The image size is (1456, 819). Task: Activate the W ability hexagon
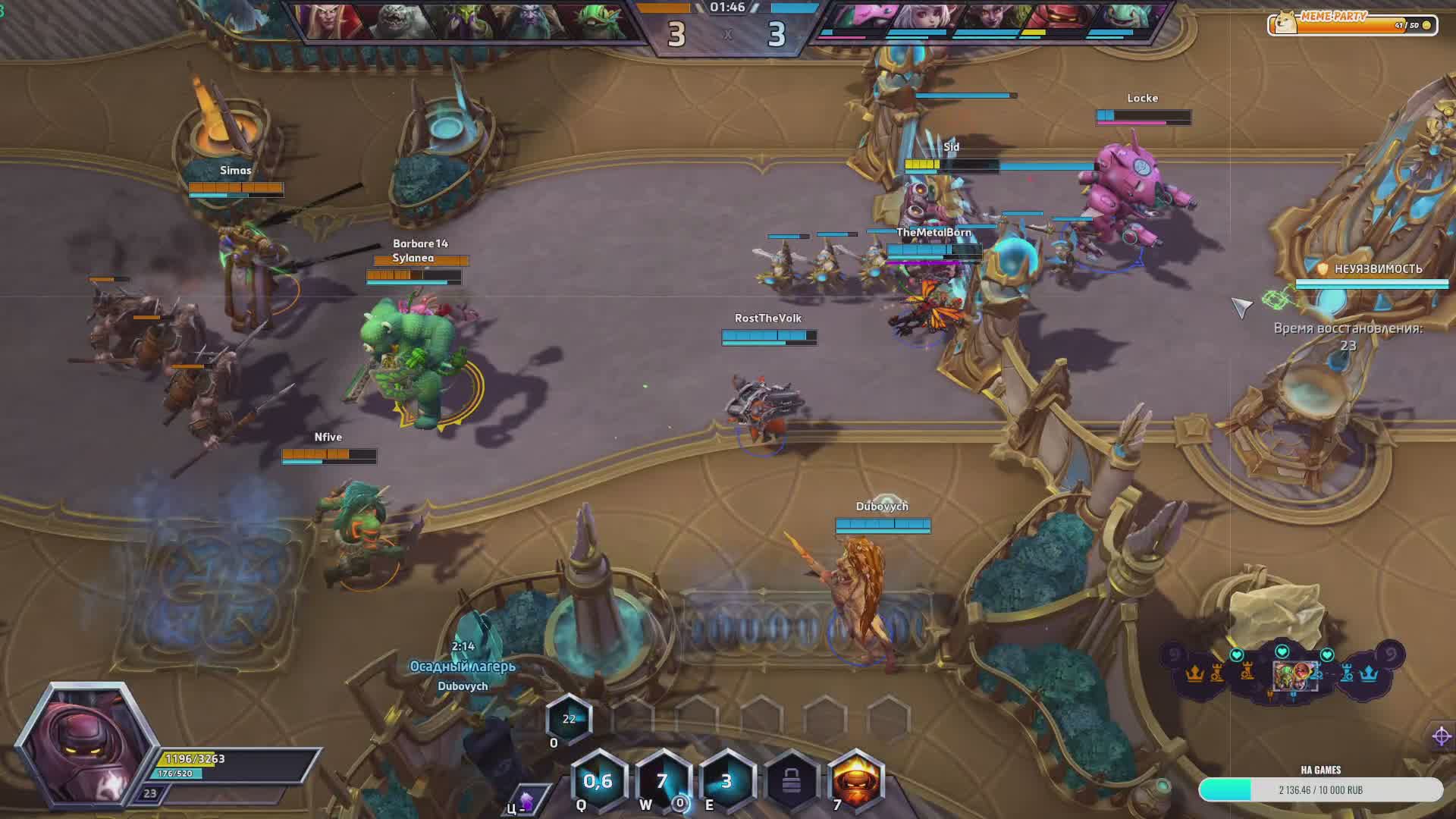pos(662,781)
